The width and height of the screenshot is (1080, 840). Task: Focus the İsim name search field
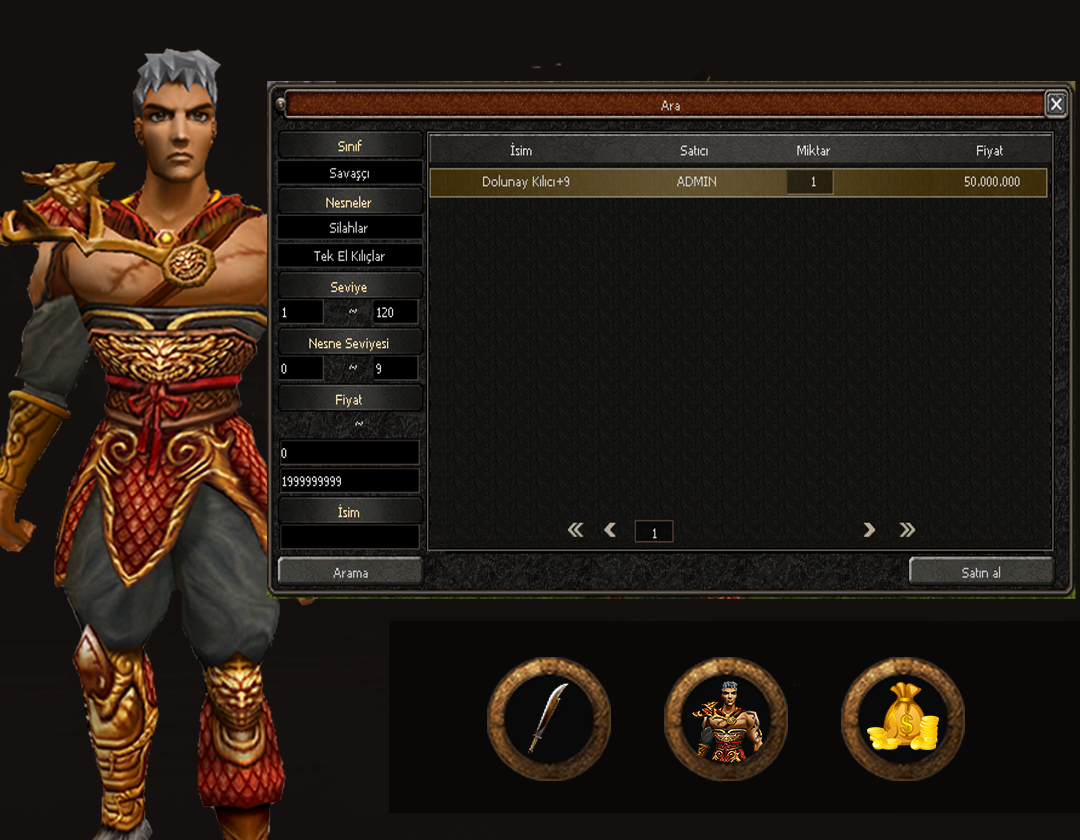point(350,537)
